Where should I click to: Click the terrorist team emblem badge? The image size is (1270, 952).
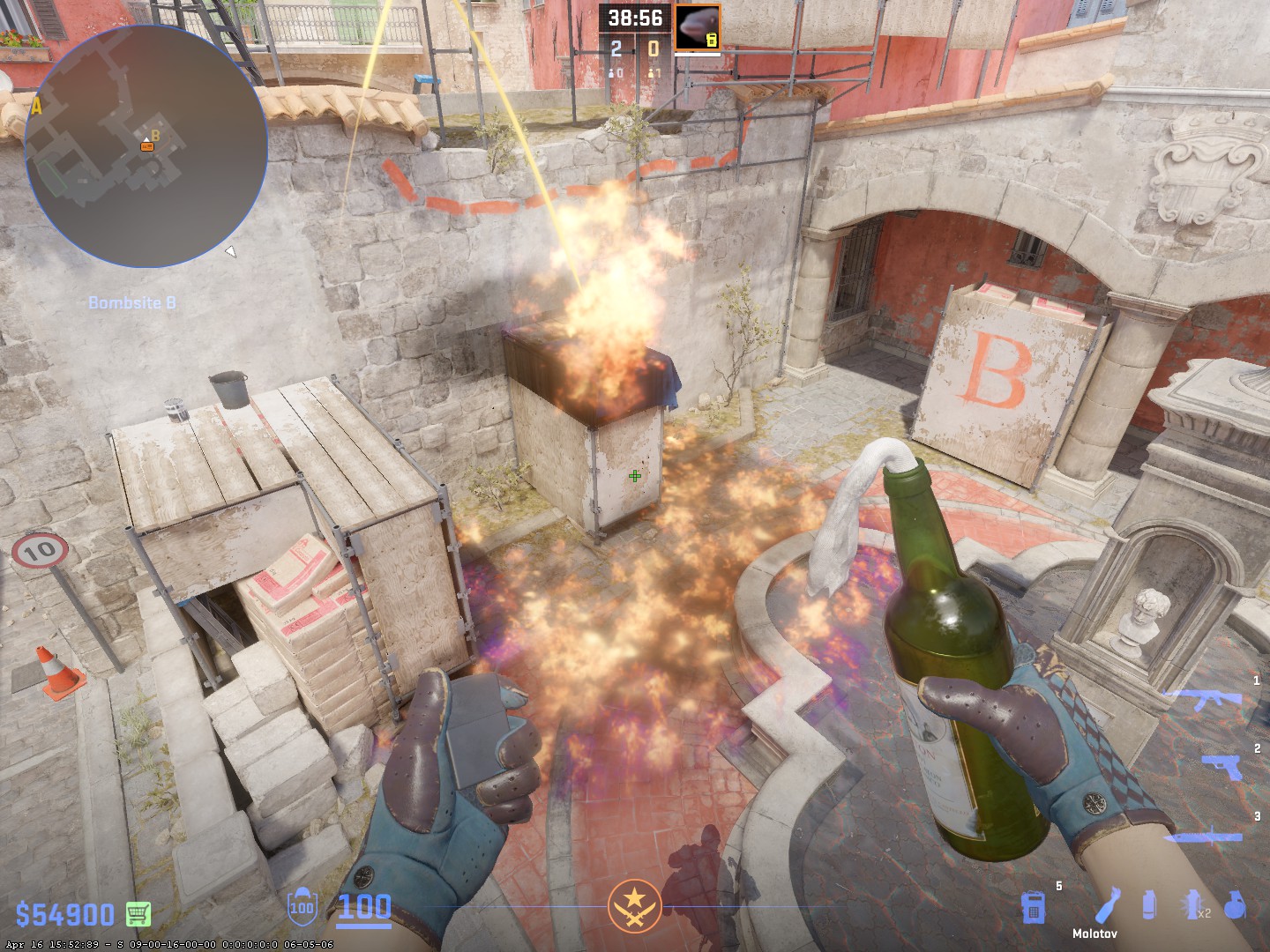click(634, 906)
